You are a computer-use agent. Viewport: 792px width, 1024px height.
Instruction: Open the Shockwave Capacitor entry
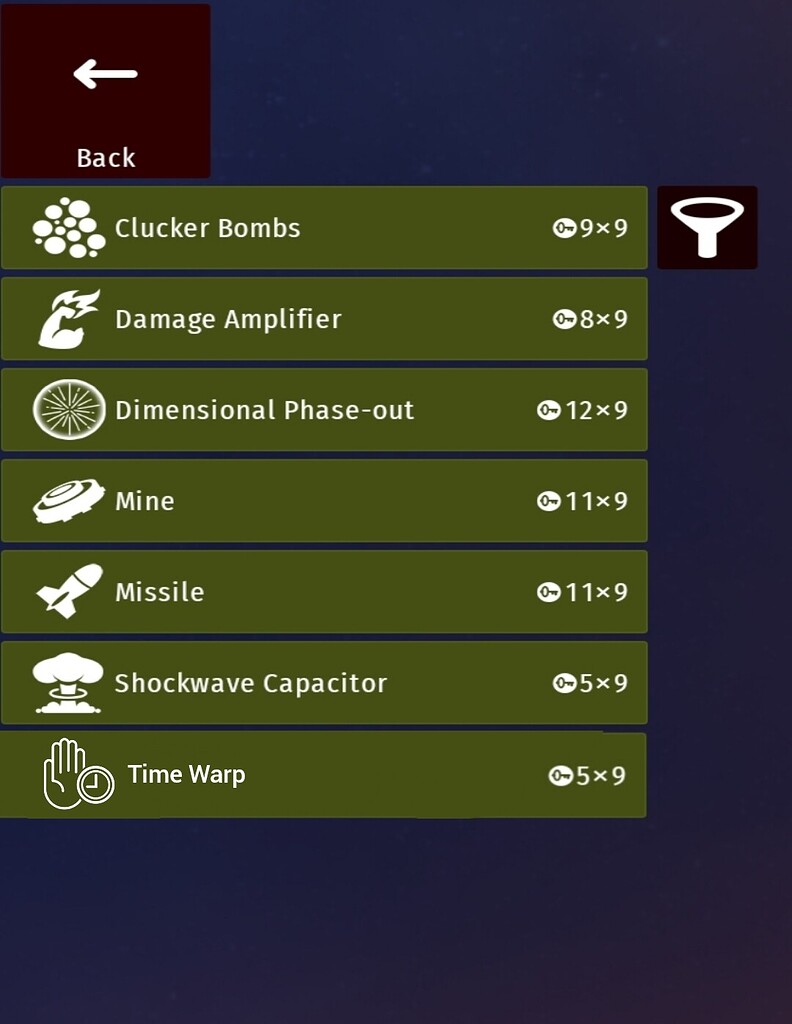[x=324, y=683]
